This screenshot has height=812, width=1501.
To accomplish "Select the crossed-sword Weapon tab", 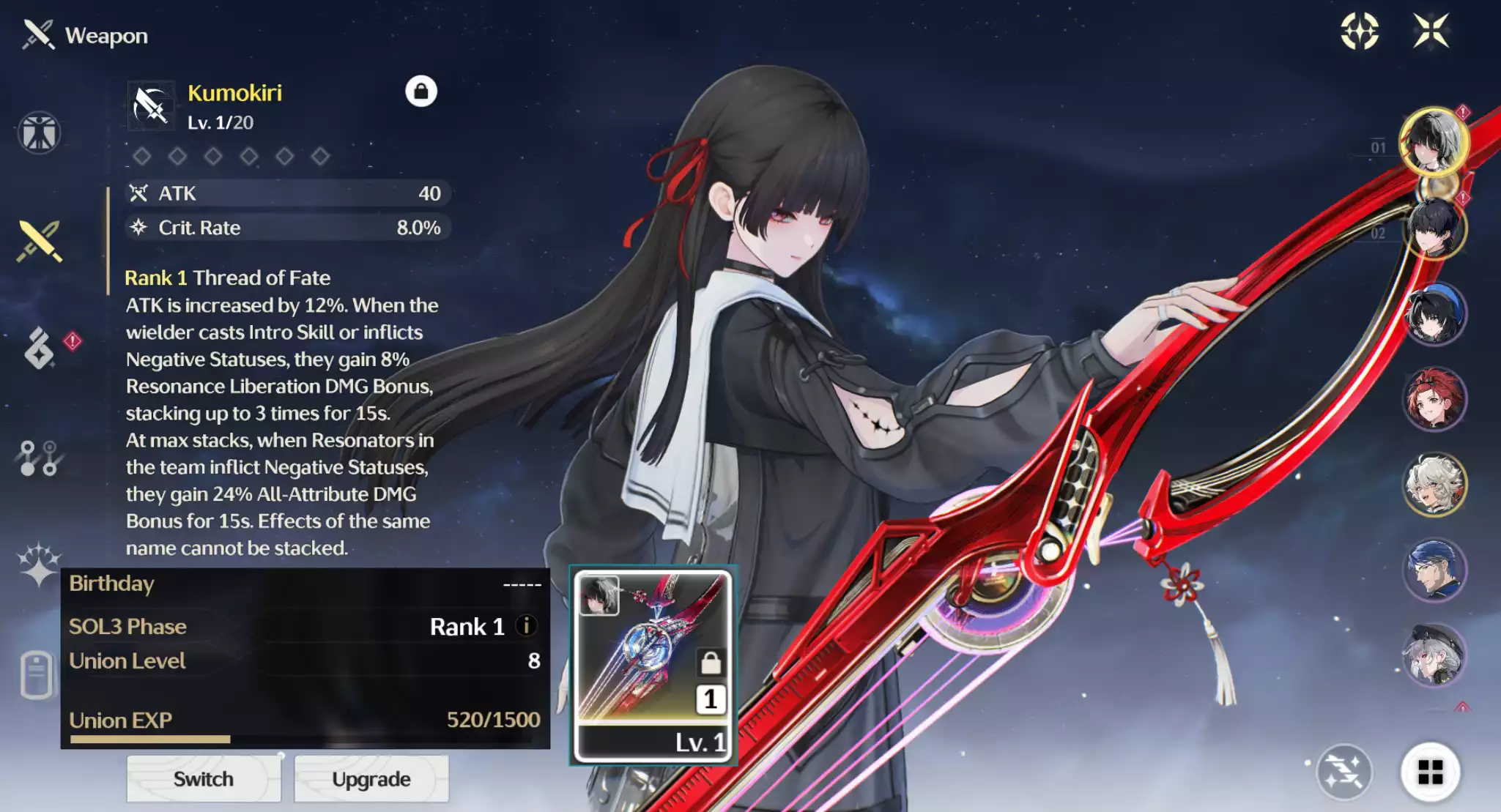I will pos(40,241).
